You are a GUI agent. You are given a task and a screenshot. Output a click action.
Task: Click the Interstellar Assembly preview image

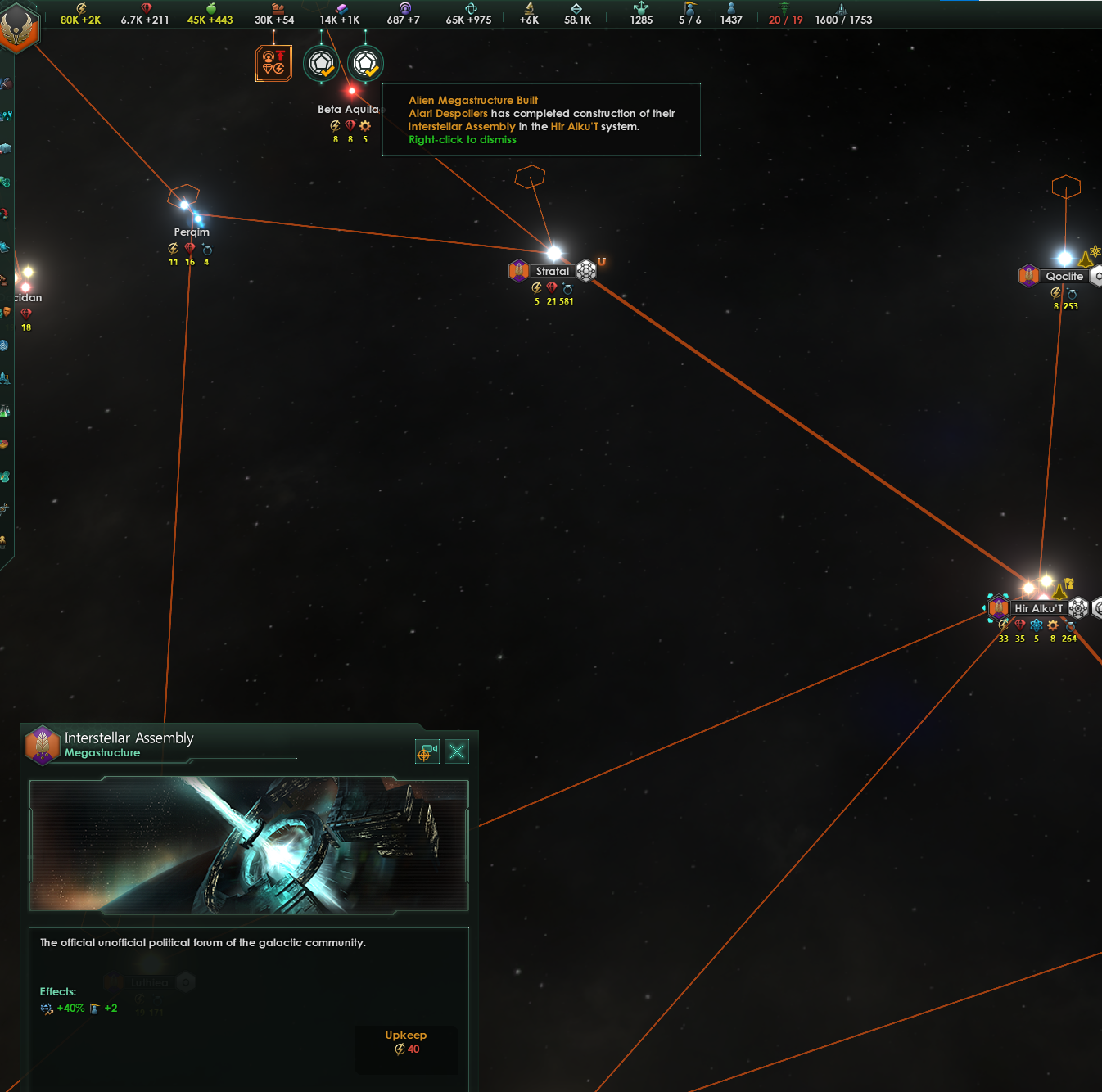[x=248, y=845]
